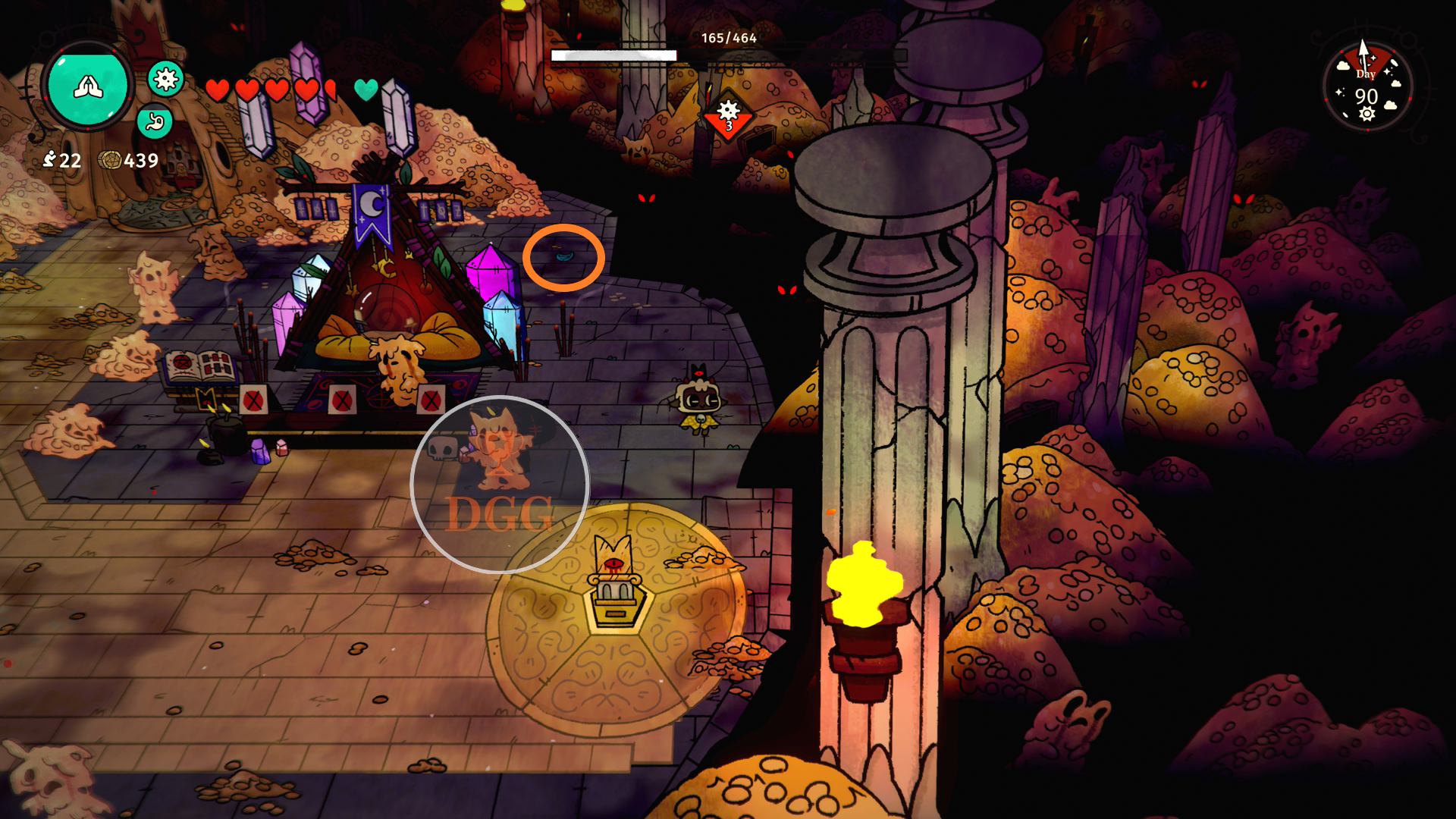1456x819 pixels.
Task: Select the germ sickness status icon
Action: point(165,78)
